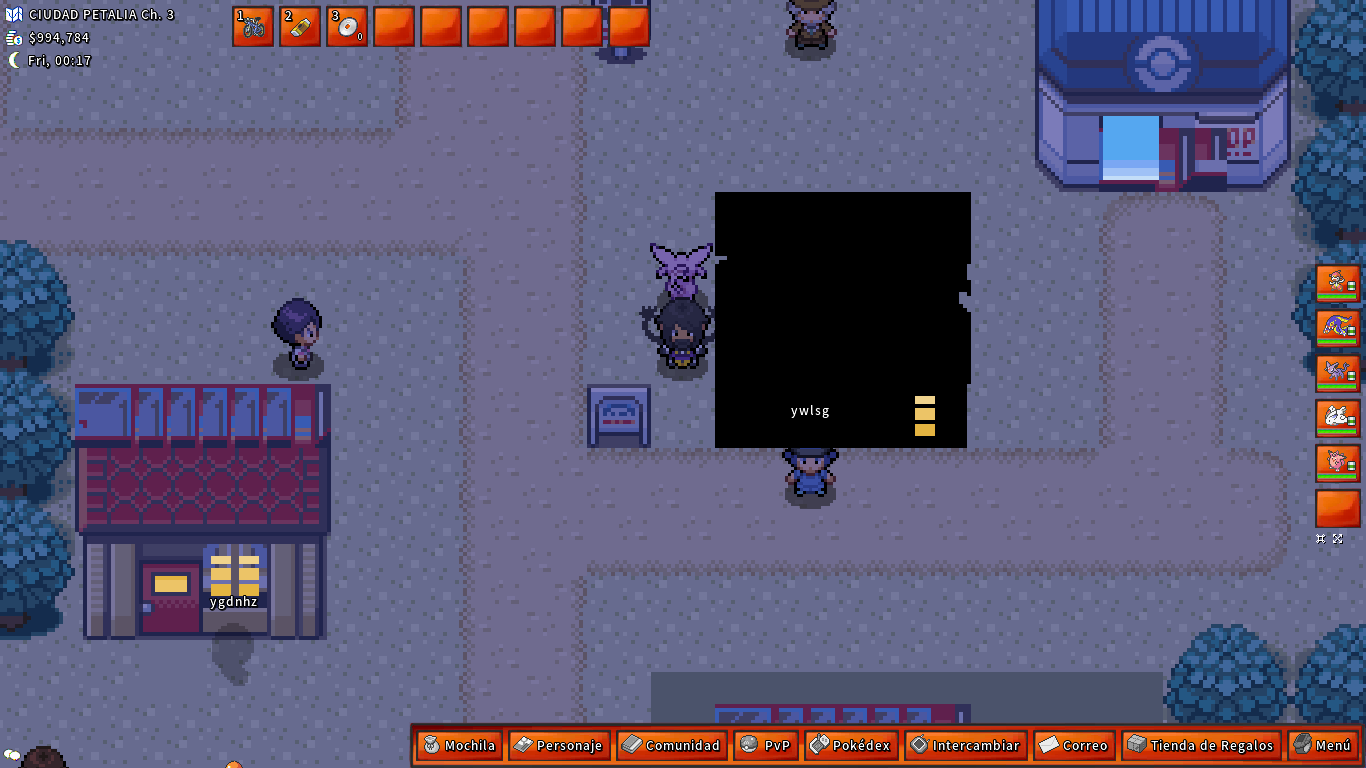The width and height of the screenshot is (1366, 768).
Task: Open the Intercambiar trading window
Action: 965,745
